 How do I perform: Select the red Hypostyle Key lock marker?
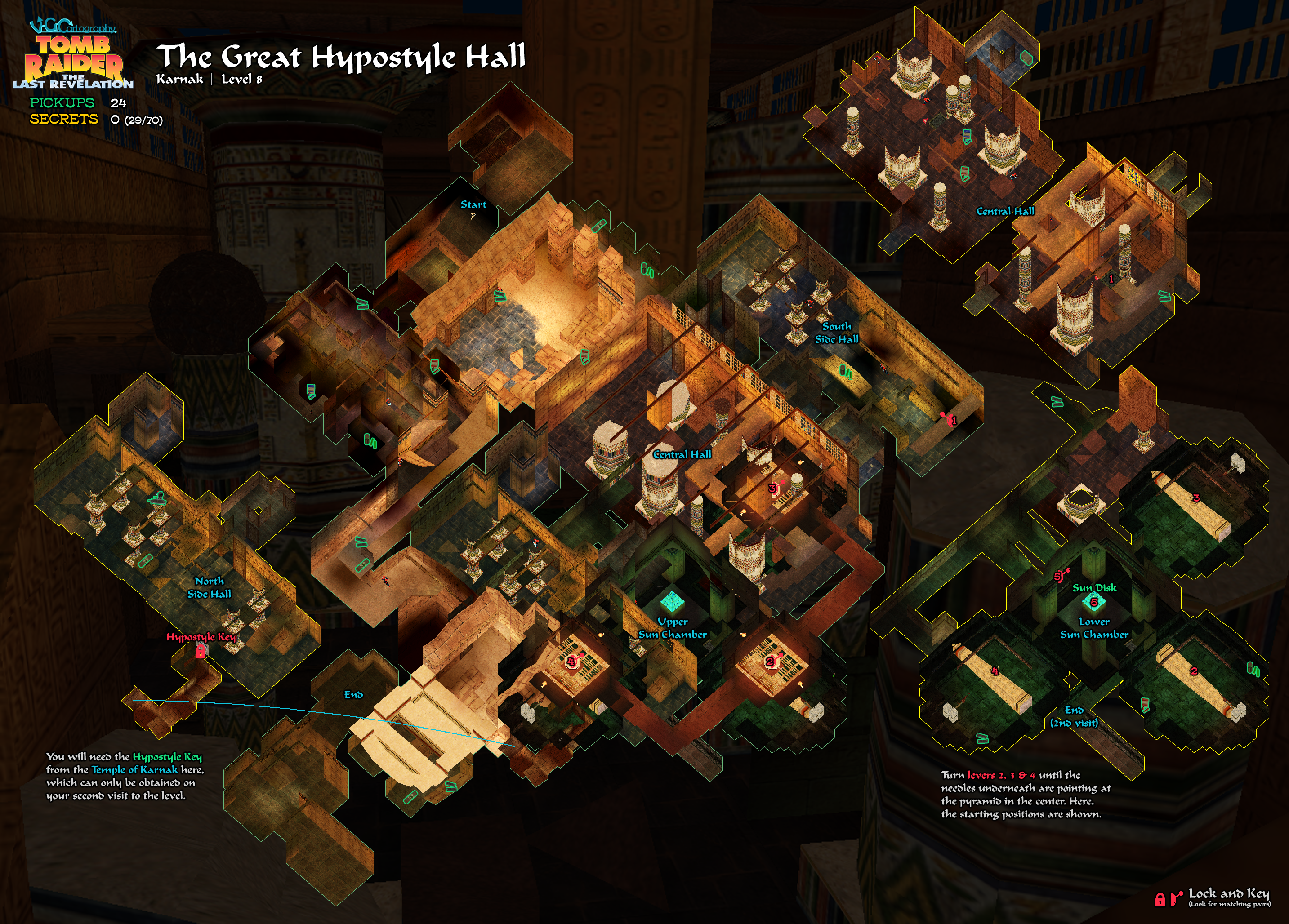[x=201, y=652]
